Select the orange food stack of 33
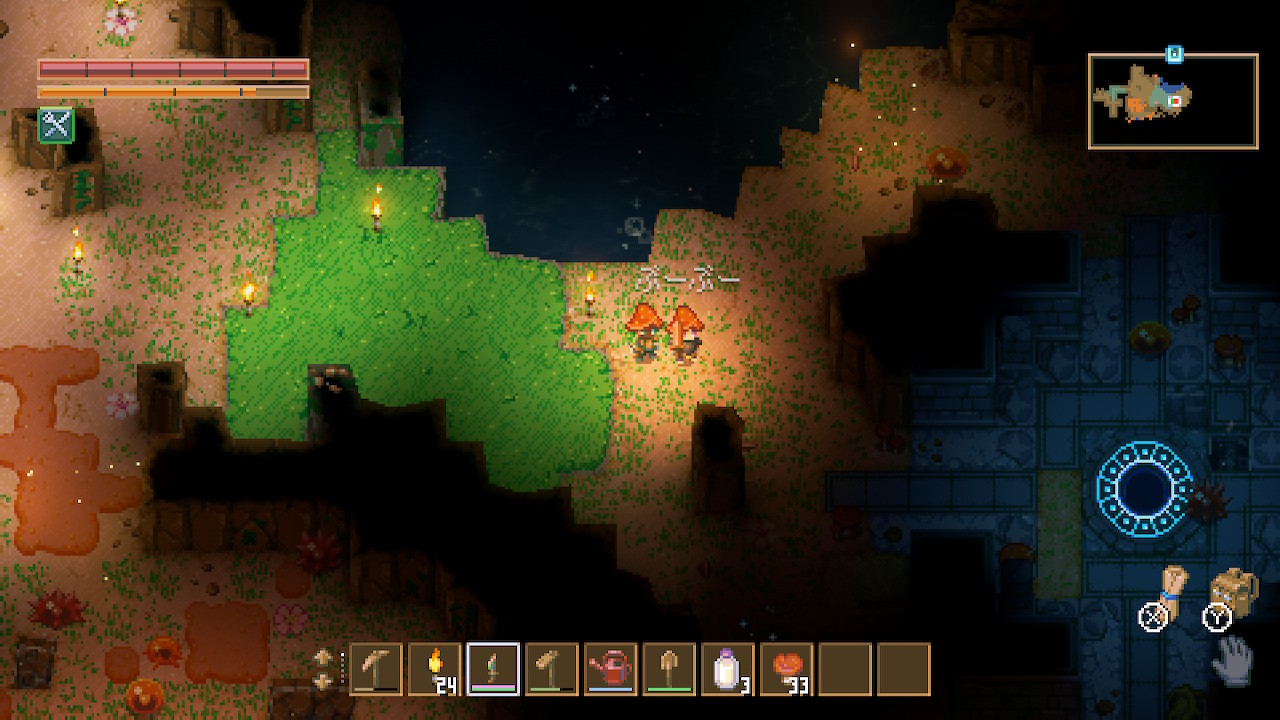The width and height of the screenshot is (1280, 720). 787,669
